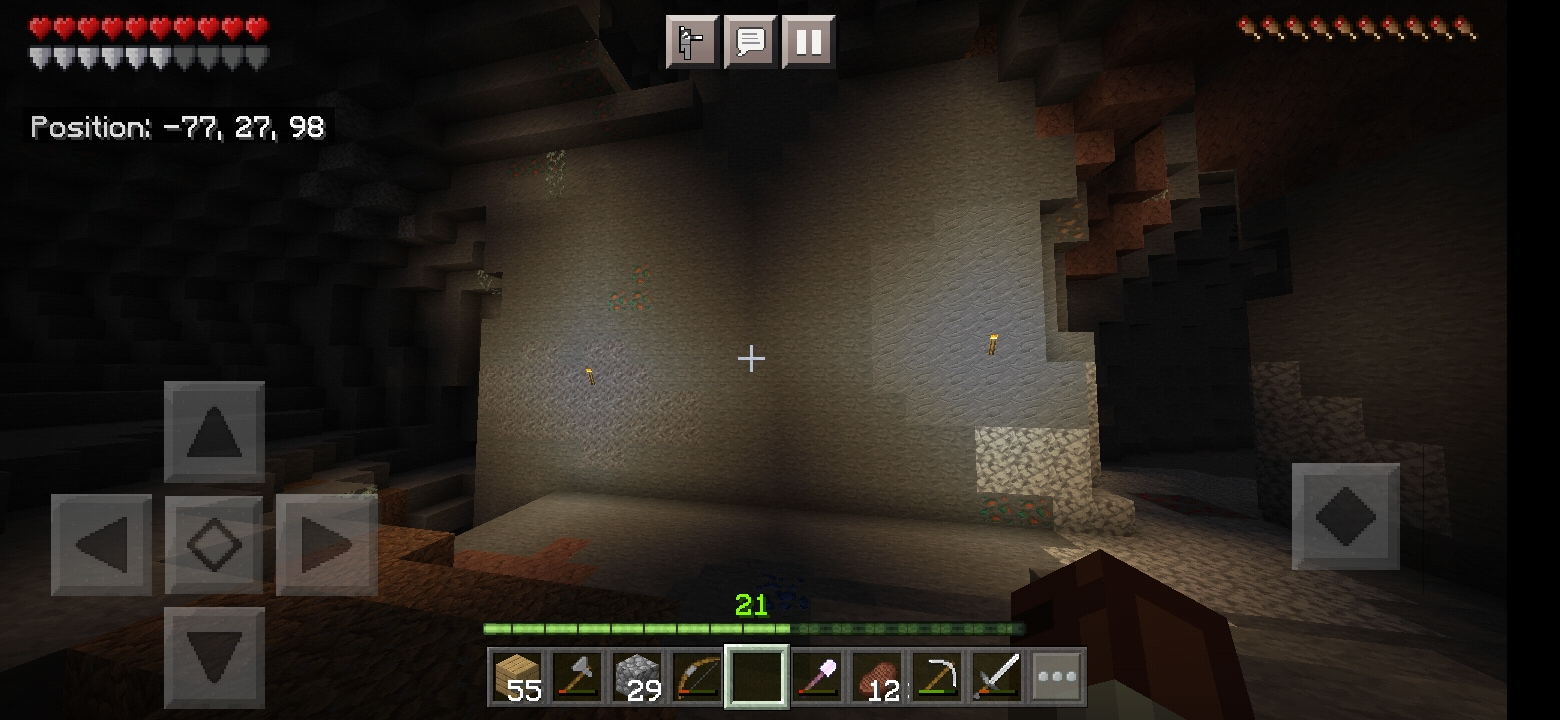Tap the move backward arrow
Screen dimensions: 1560x720
(x=214, y=657)
